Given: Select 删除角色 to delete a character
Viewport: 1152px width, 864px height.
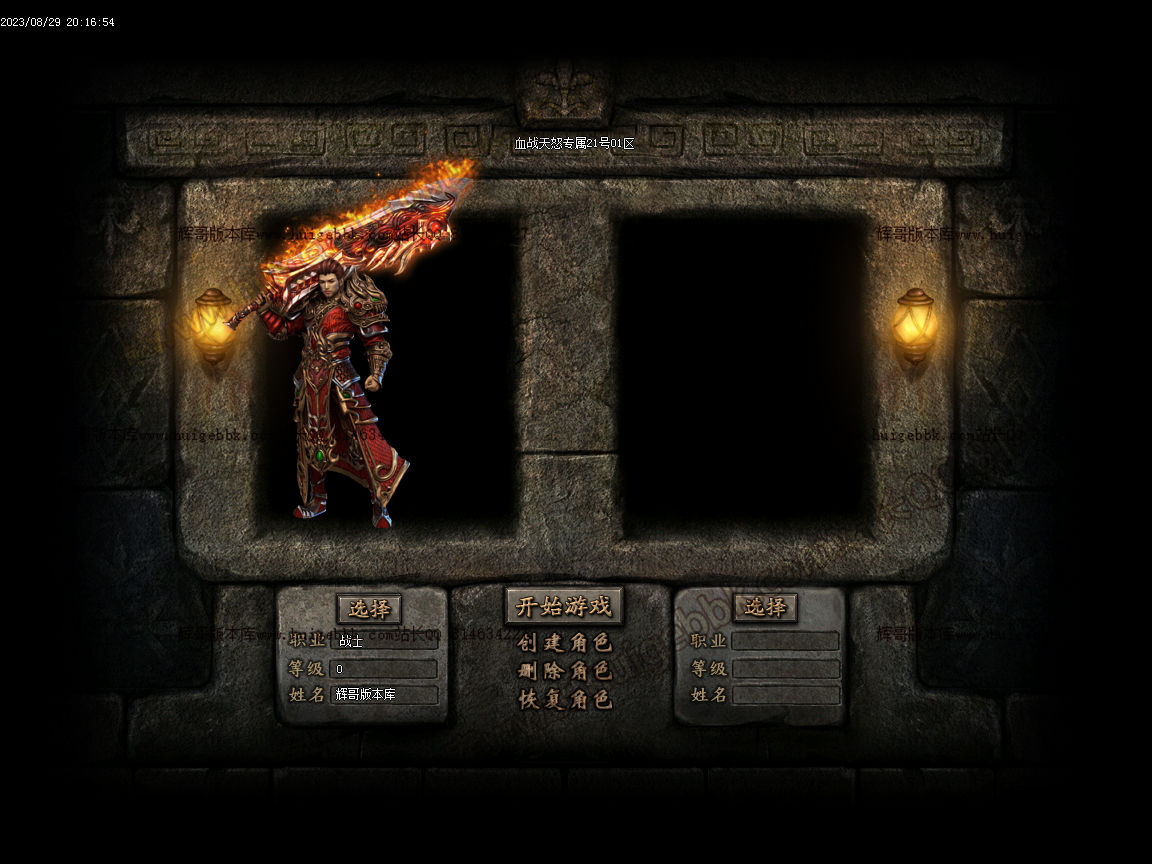Looking at the screenshot, I should [x=564, y=670].
